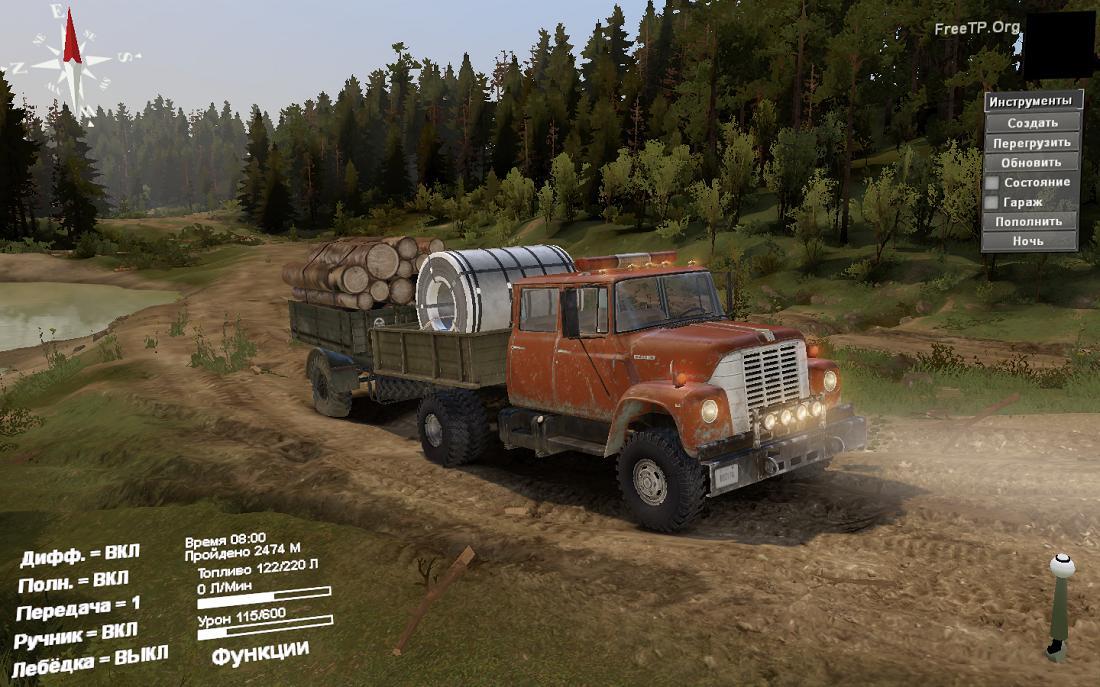Viewport: 1100px width, 687px height.
Task: Choose the Обновить button
Action: pos(1032,162)
